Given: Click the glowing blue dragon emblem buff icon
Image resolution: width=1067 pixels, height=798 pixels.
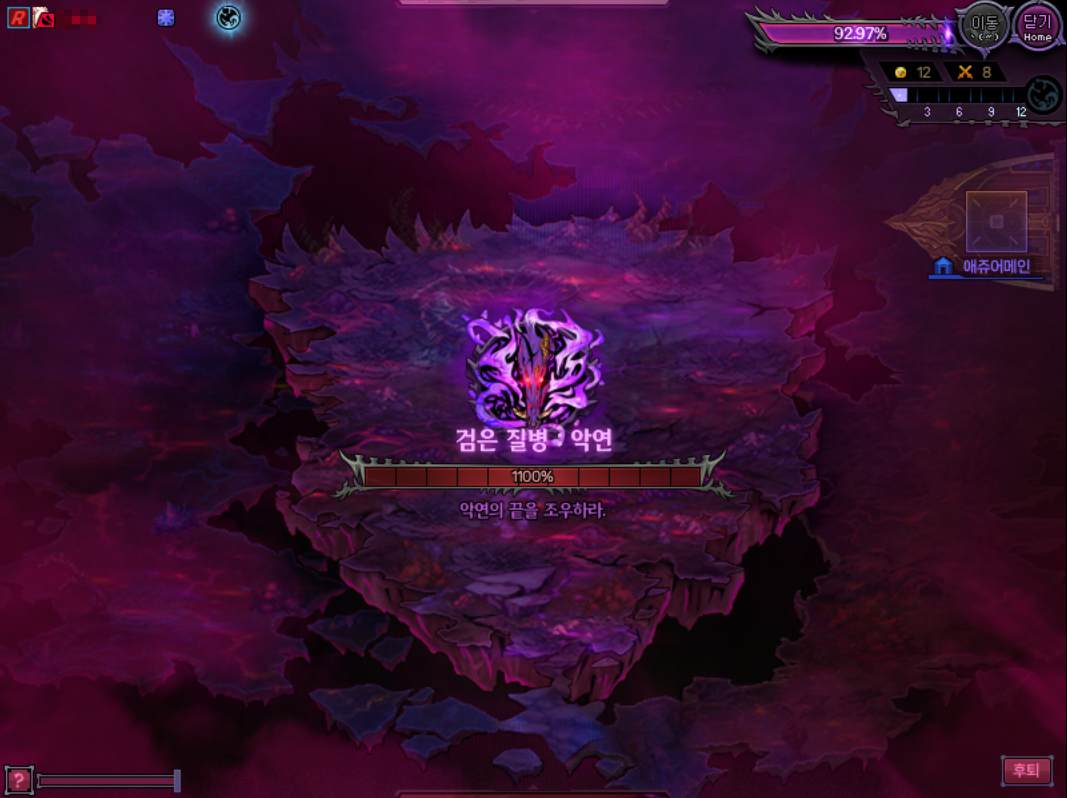Looking at the screenshot, I should (229, 17).
